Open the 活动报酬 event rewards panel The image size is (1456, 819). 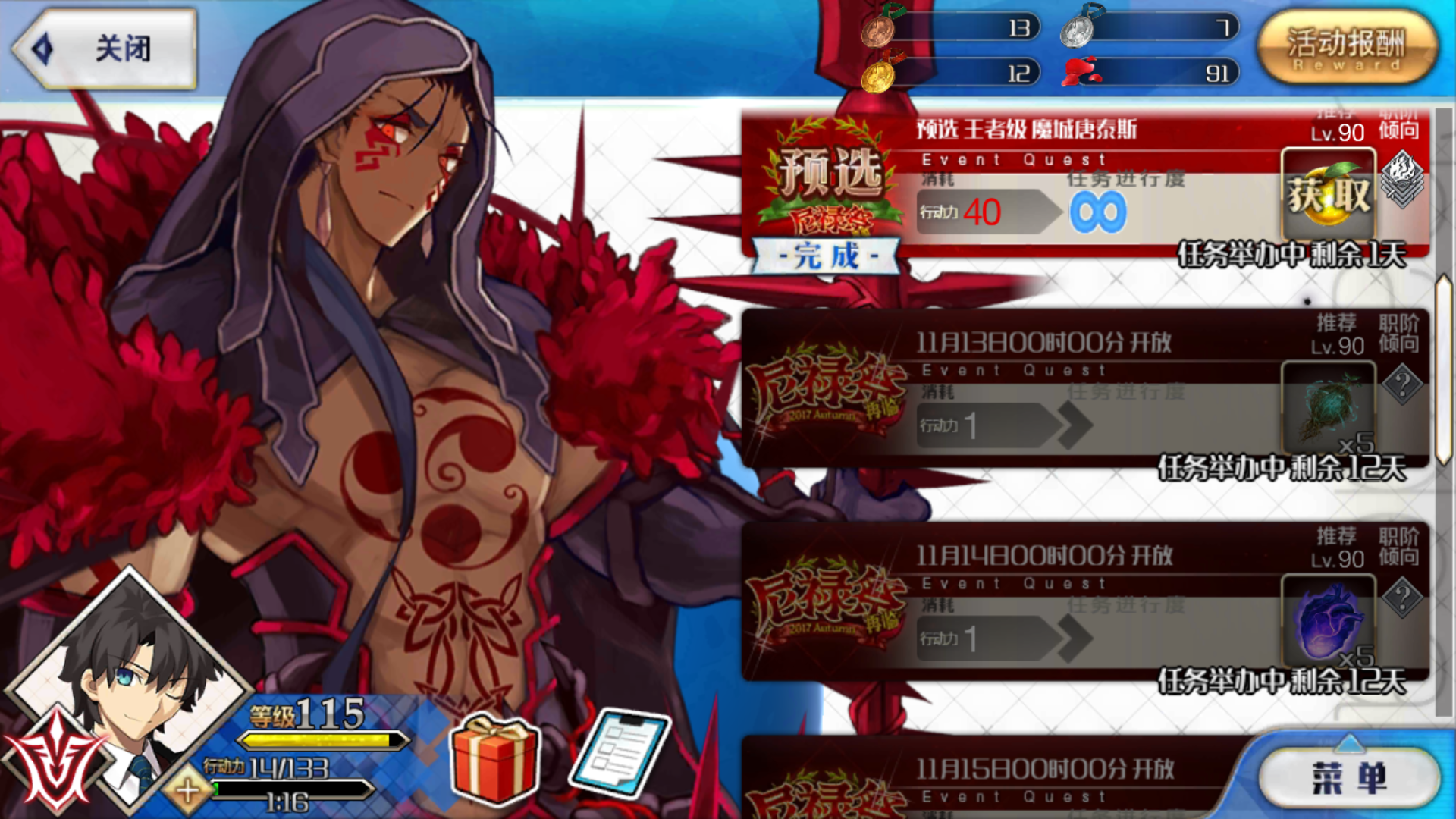[1350, 47]
